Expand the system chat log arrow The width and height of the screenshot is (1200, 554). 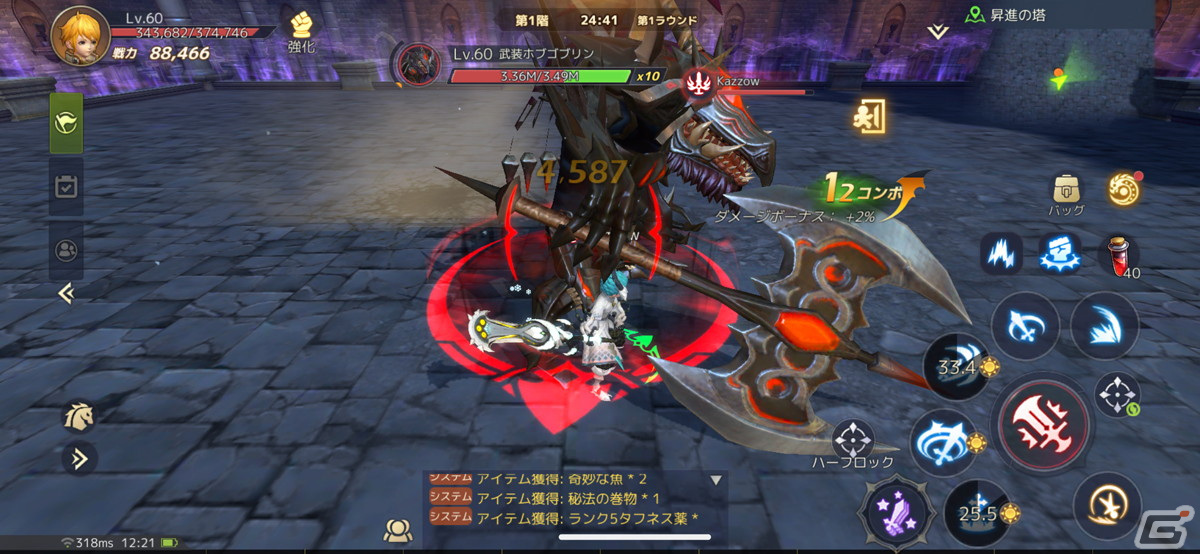point(716,481)
